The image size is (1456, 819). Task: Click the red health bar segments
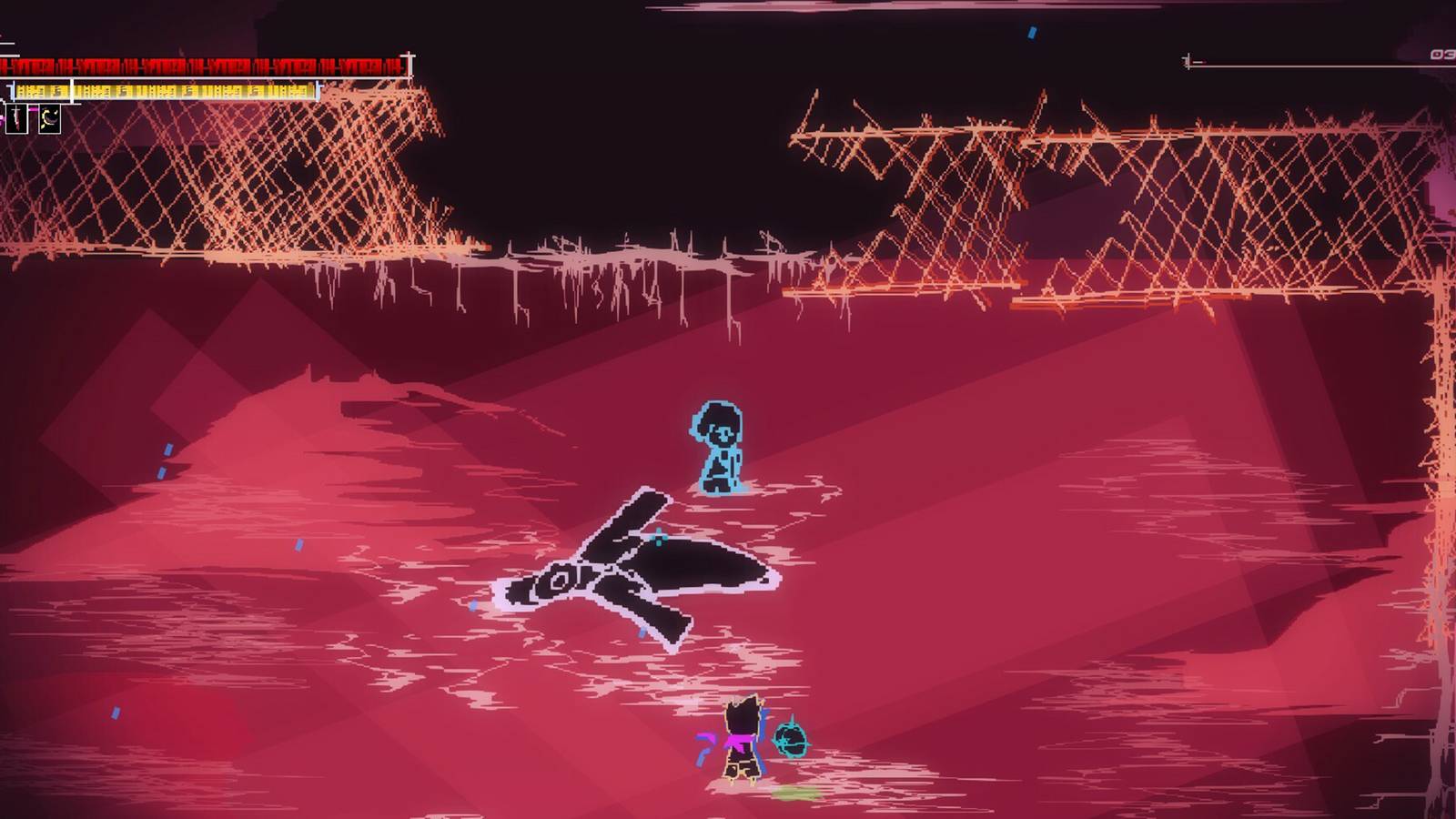tap(200, 66)
